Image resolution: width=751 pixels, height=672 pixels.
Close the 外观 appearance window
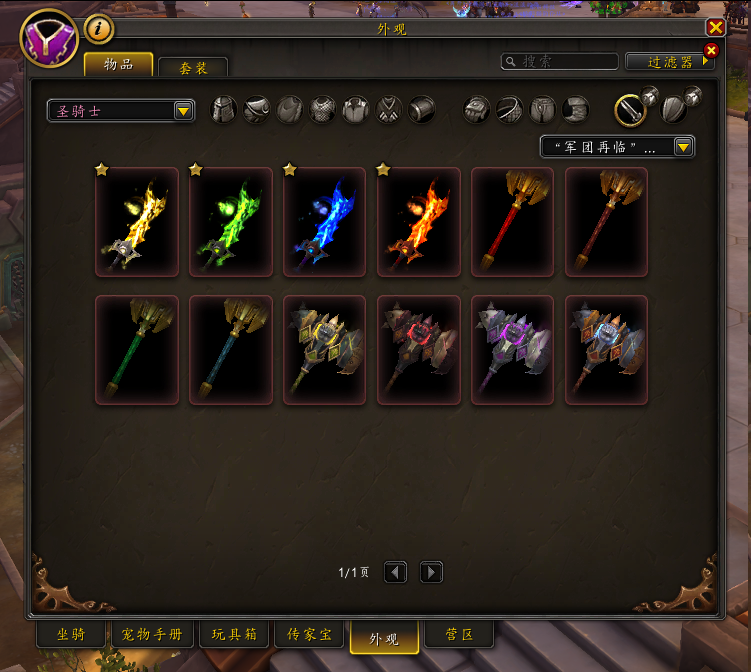pyautogui.click(x=715, y=28)
